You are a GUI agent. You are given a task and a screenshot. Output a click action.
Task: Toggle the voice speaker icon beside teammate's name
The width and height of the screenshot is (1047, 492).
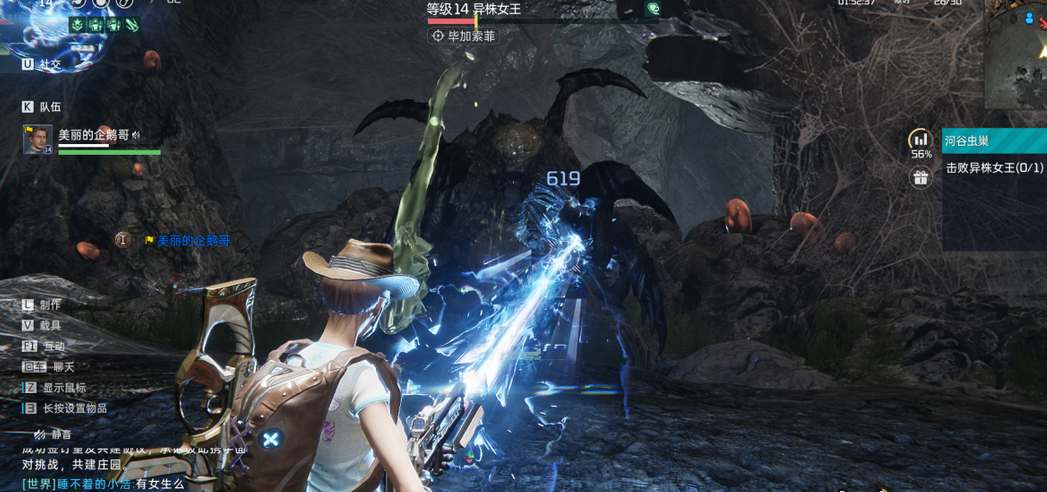[x=136, y=135]
